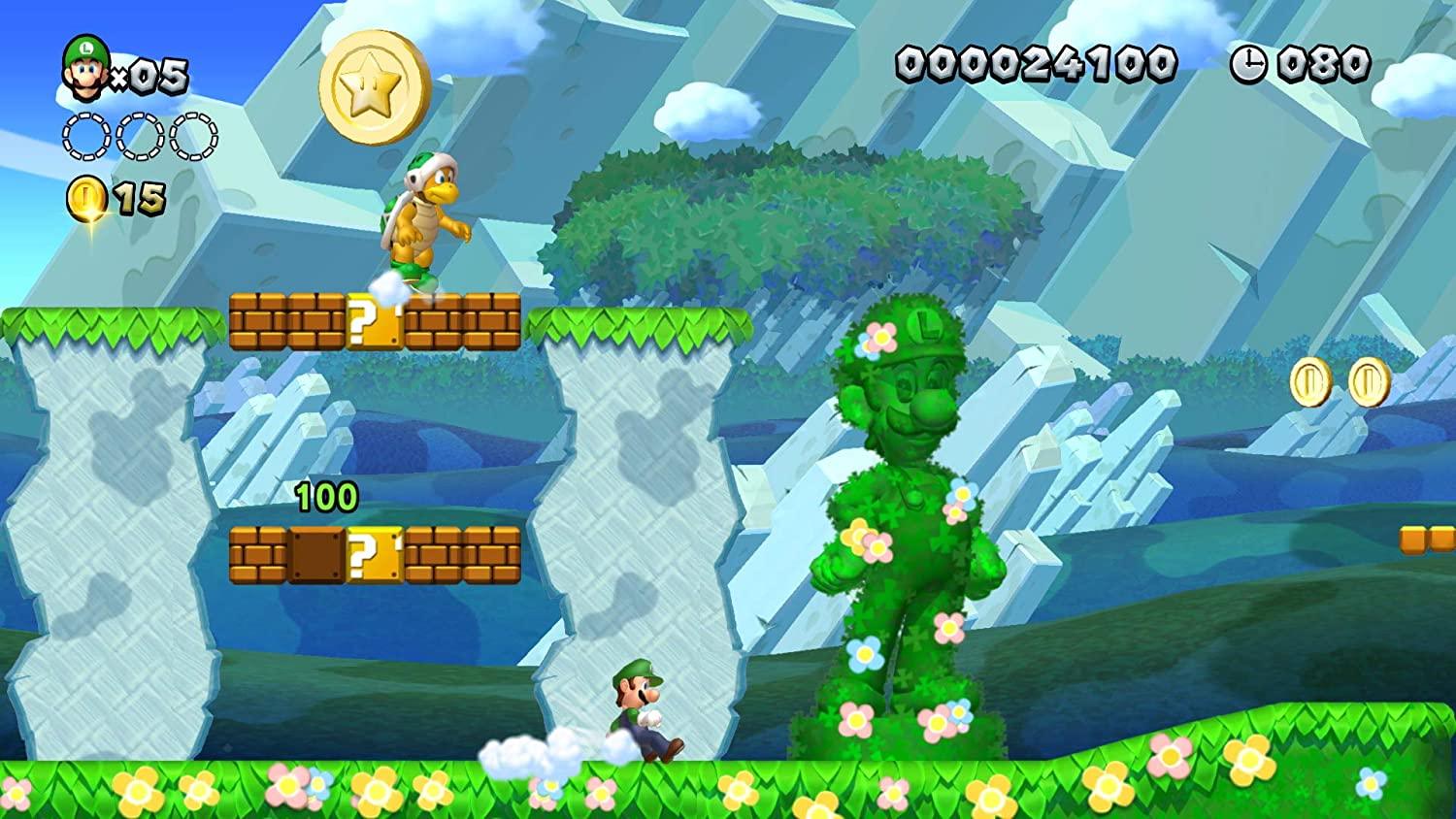Click the Luigi life counter icon

pyautogui.click(x=83, y=68)
